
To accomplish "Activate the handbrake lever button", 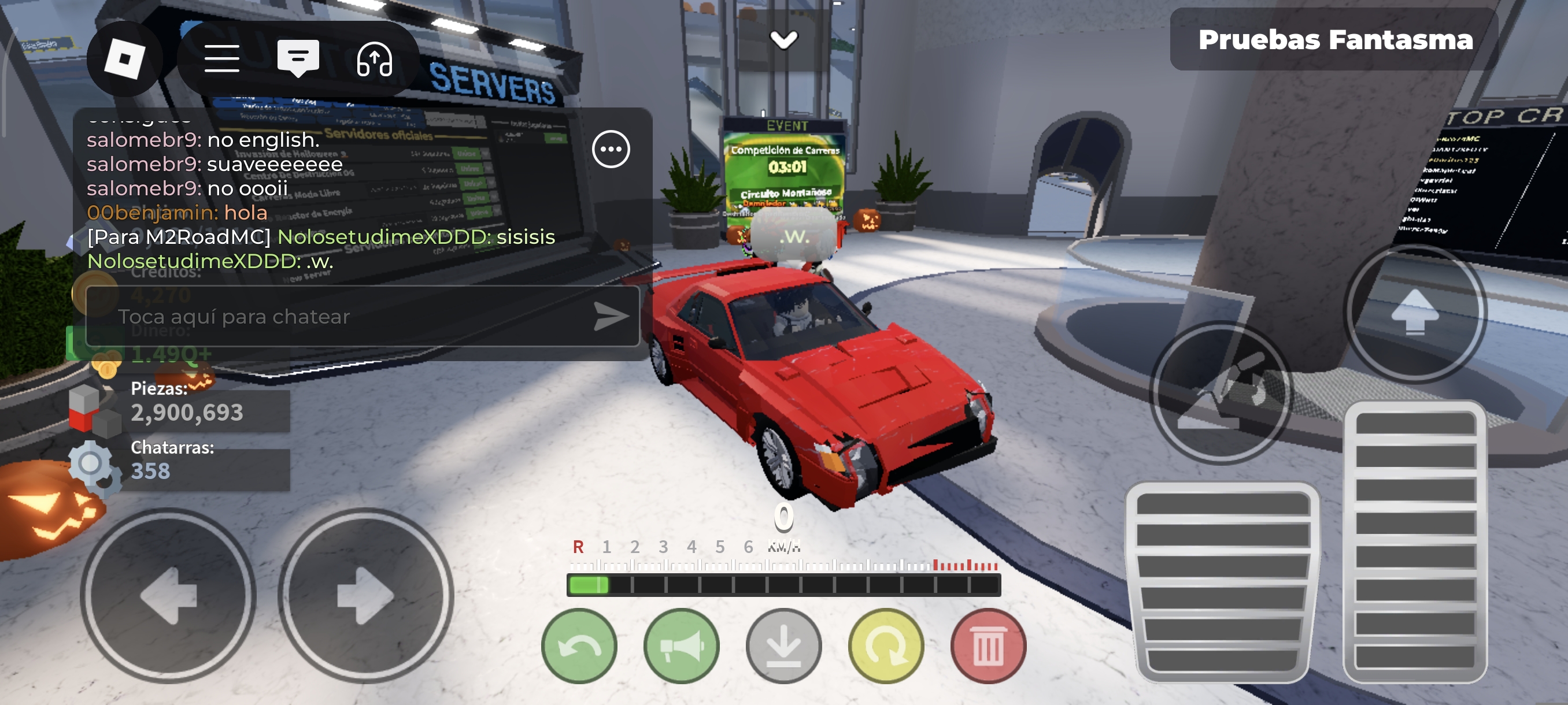I will [1221, 393].
